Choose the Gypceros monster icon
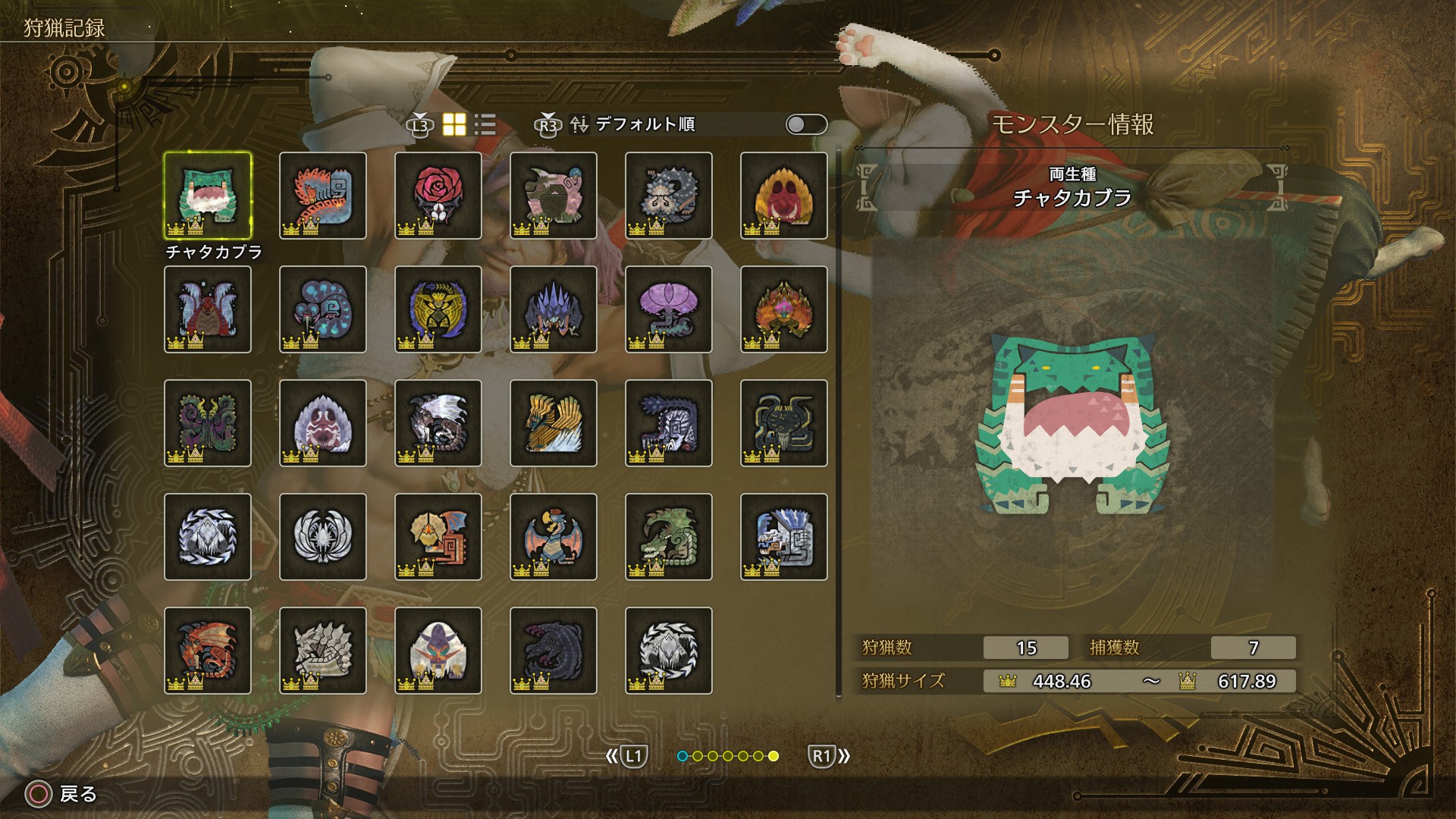1456x819 pixels. coord(554,537)
